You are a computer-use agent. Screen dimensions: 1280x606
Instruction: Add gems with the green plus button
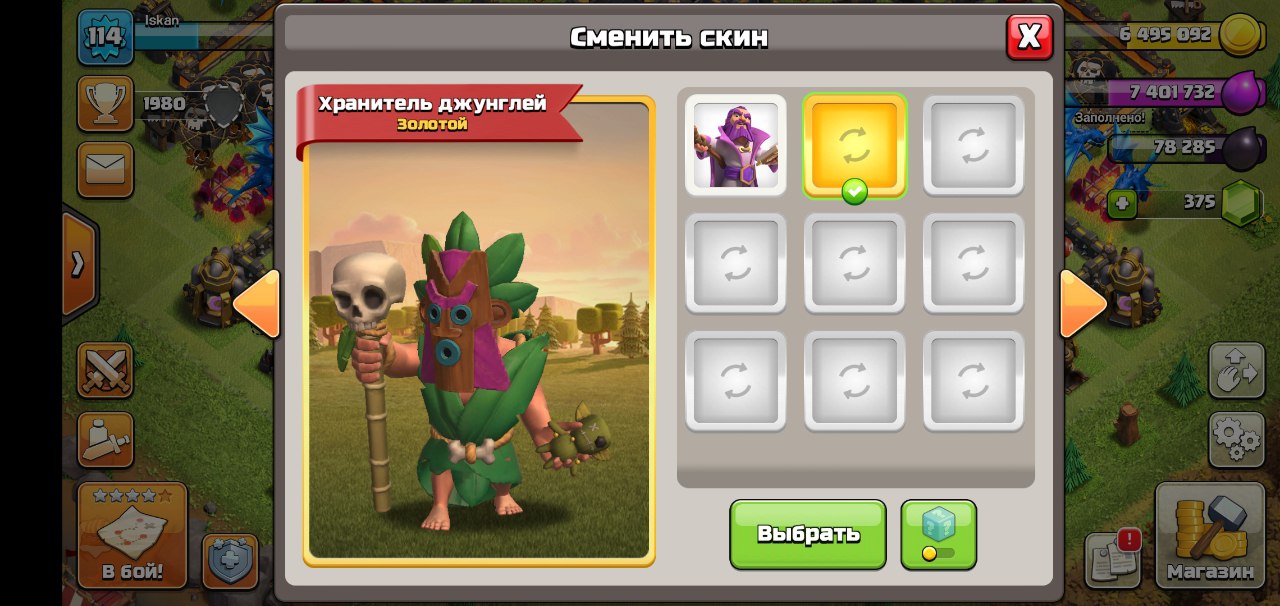(x=1122, y=204)
